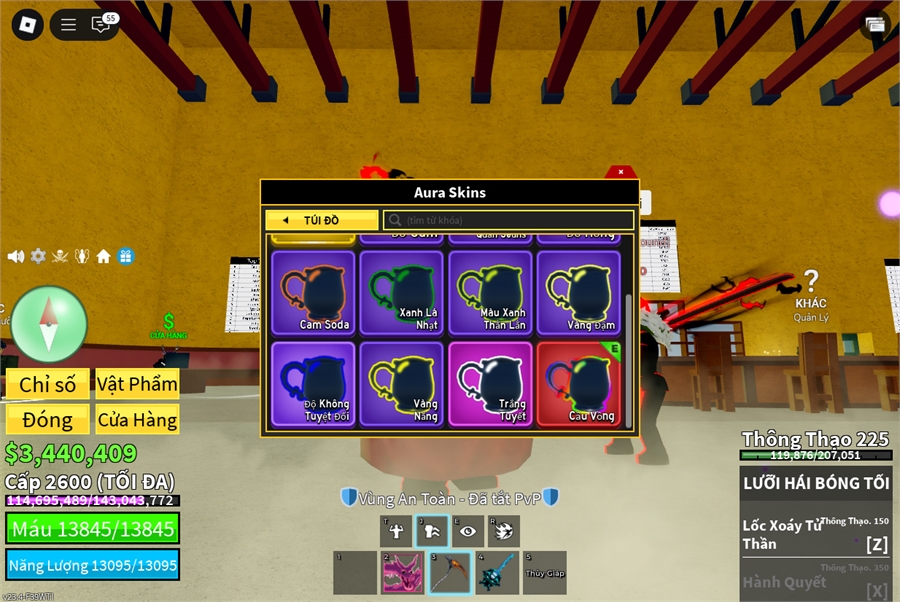The image size is (900, 602).
Task: Choose the Xanh Lá Nhạt aura skin
Action: click(402, 292)
